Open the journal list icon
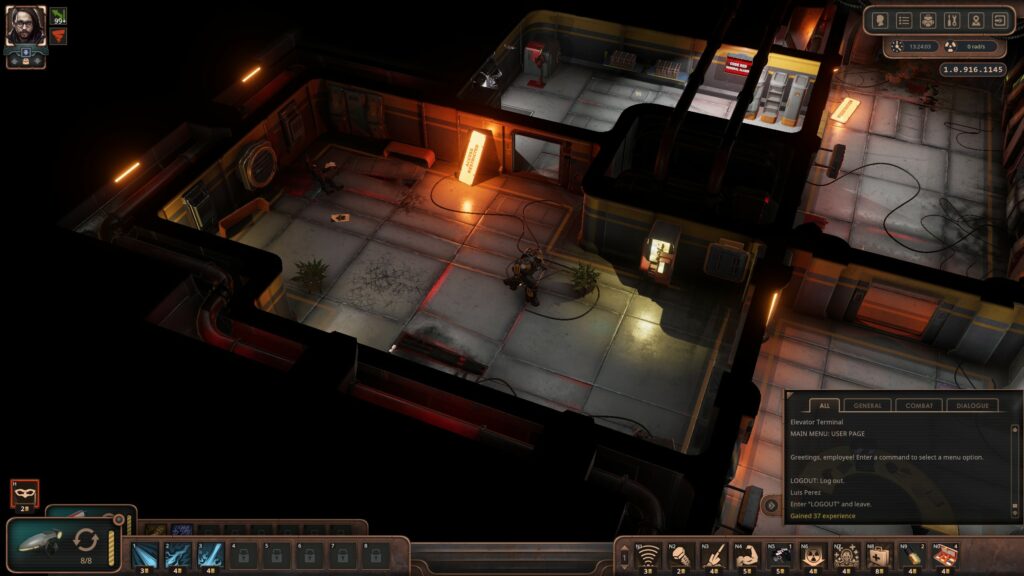1024x576 pixels. (904, 20)
